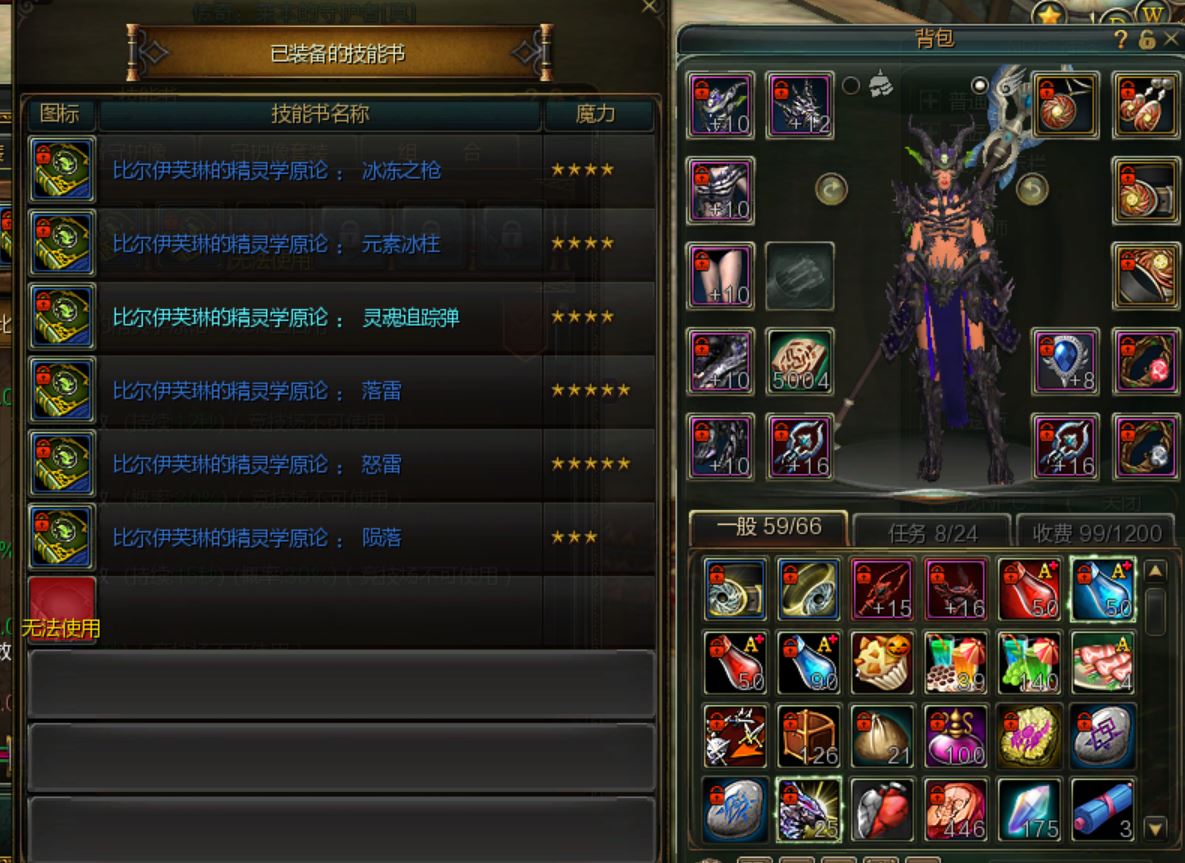Select the pumpkin cupcake item
Viewport: 1185px width, 863px height.
882,662
